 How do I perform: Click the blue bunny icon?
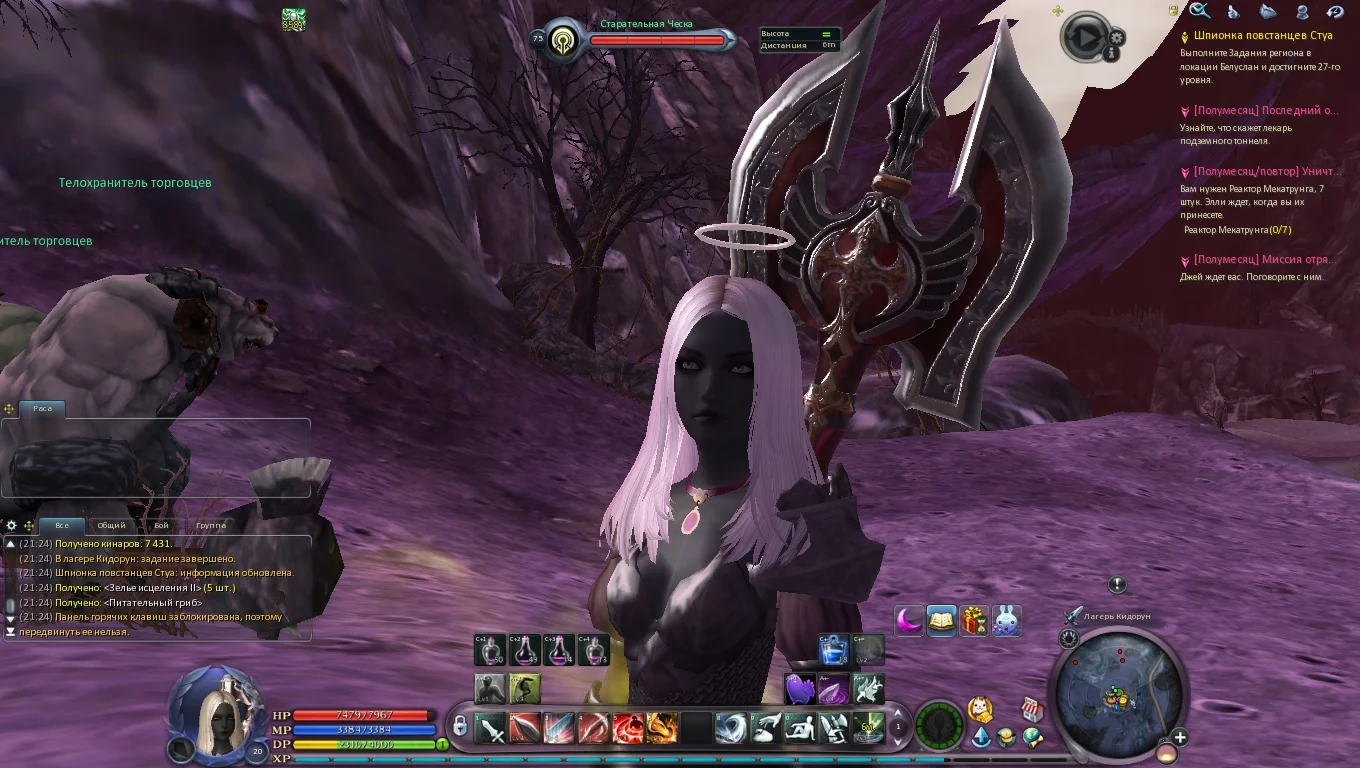[1007, 621]
